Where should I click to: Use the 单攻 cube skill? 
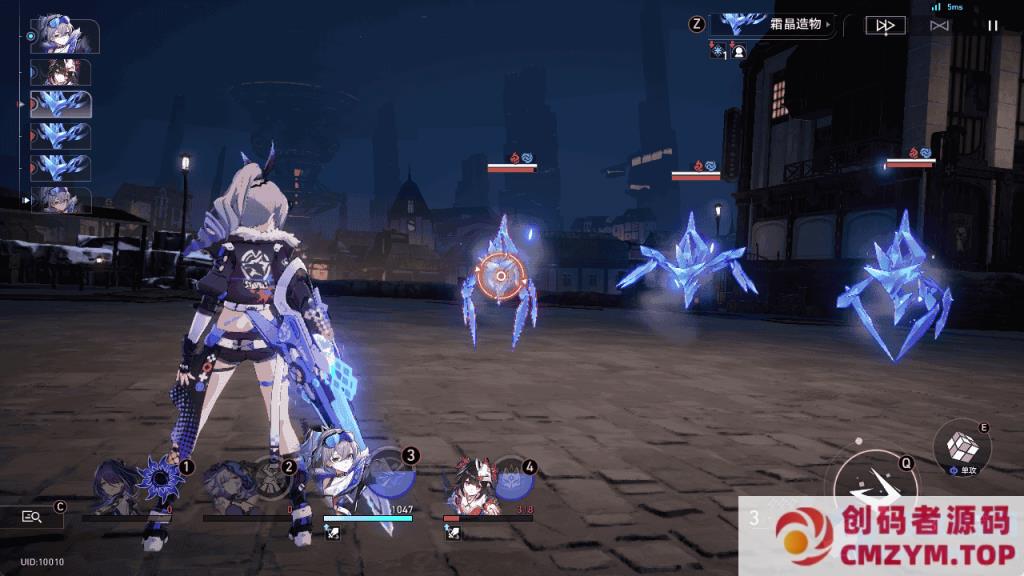click(962, 447)
